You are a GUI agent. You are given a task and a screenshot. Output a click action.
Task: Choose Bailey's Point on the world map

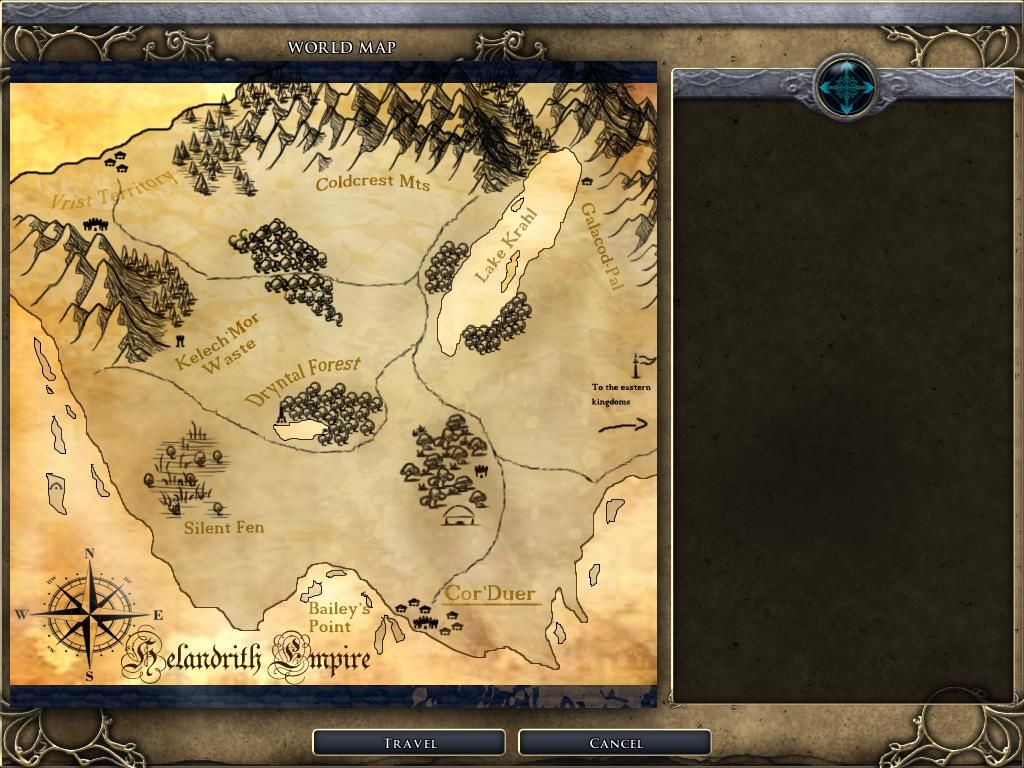pos(339,617)
